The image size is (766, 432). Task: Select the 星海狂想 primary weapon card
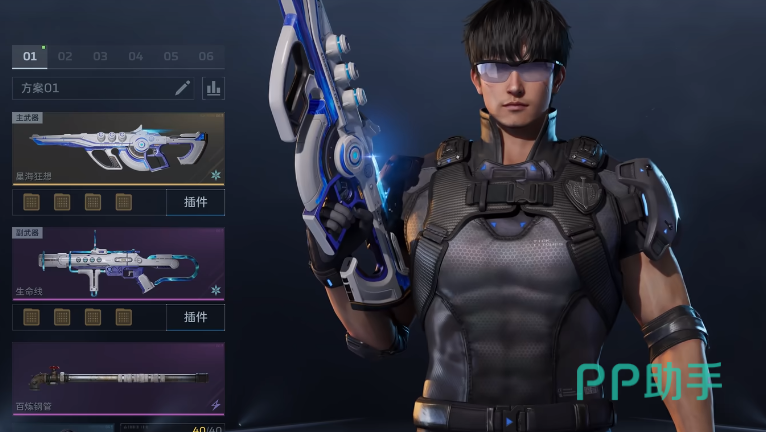click(x=118, y=148)
